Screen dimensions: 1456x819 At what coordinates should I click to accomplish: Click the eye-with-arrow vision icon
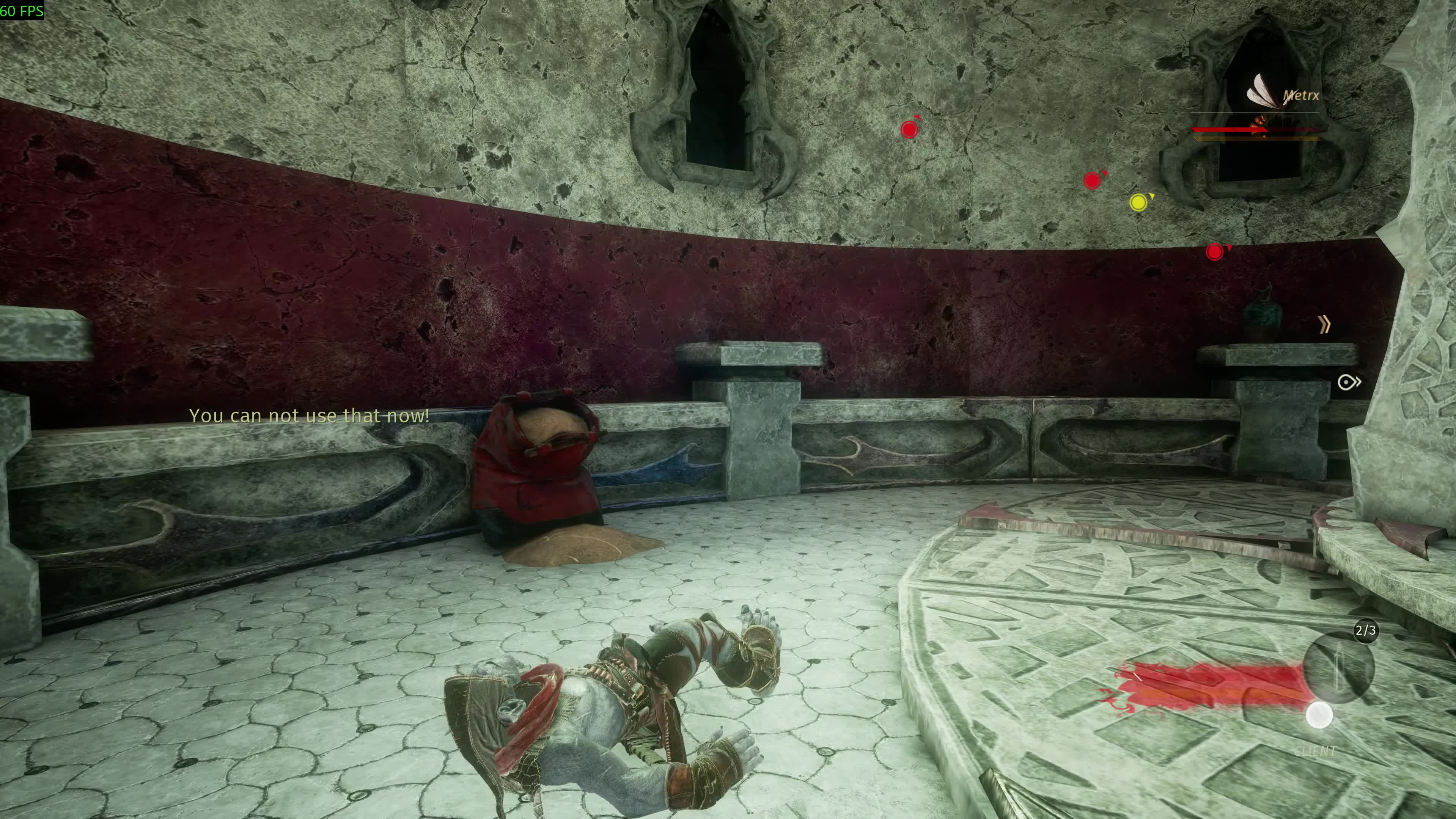click(1349, 382)
